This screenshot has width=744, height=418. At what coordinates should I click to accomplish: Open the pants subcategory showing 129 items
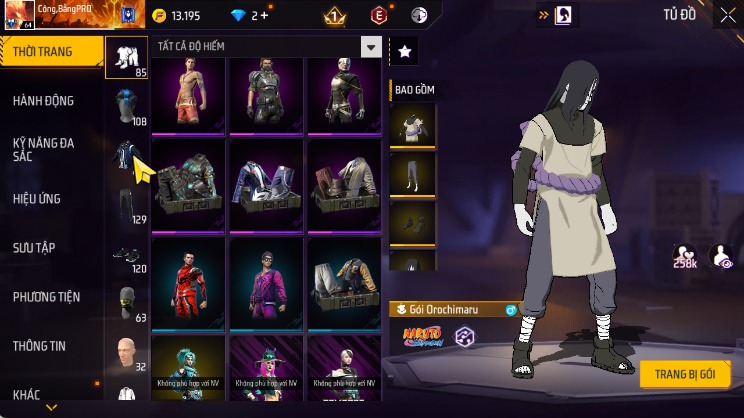click(126, 206)
